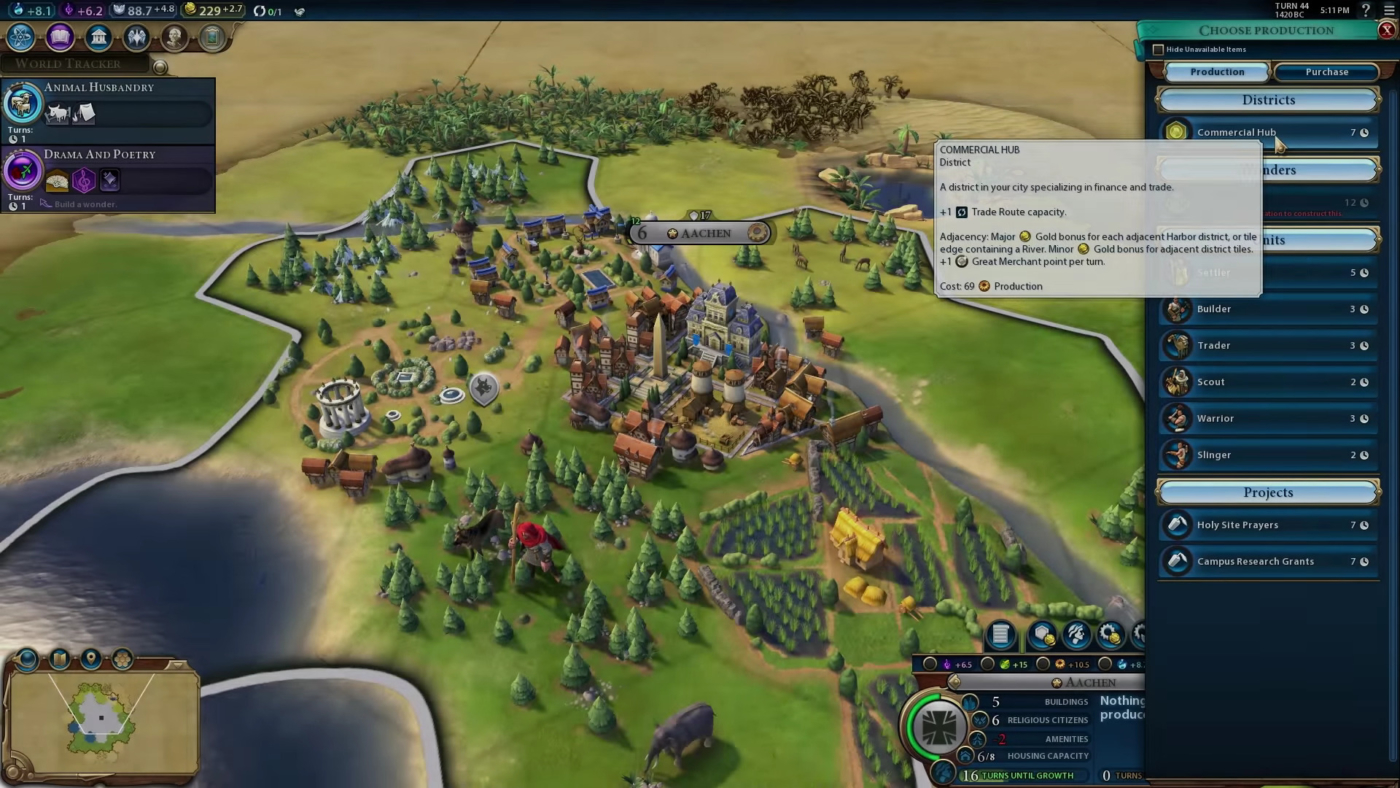Choose Commercial Hub district for production

click(1266, 132)
